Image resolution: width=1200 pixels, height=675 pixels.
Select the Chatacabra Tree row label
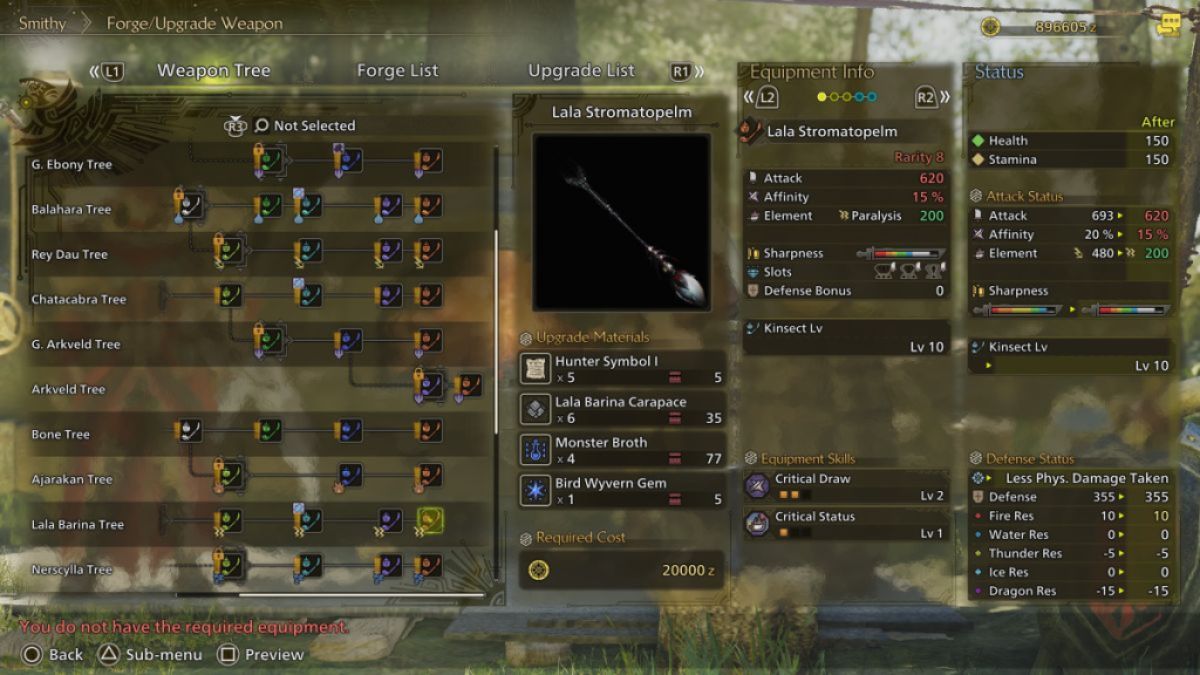[x=79, y=299]
